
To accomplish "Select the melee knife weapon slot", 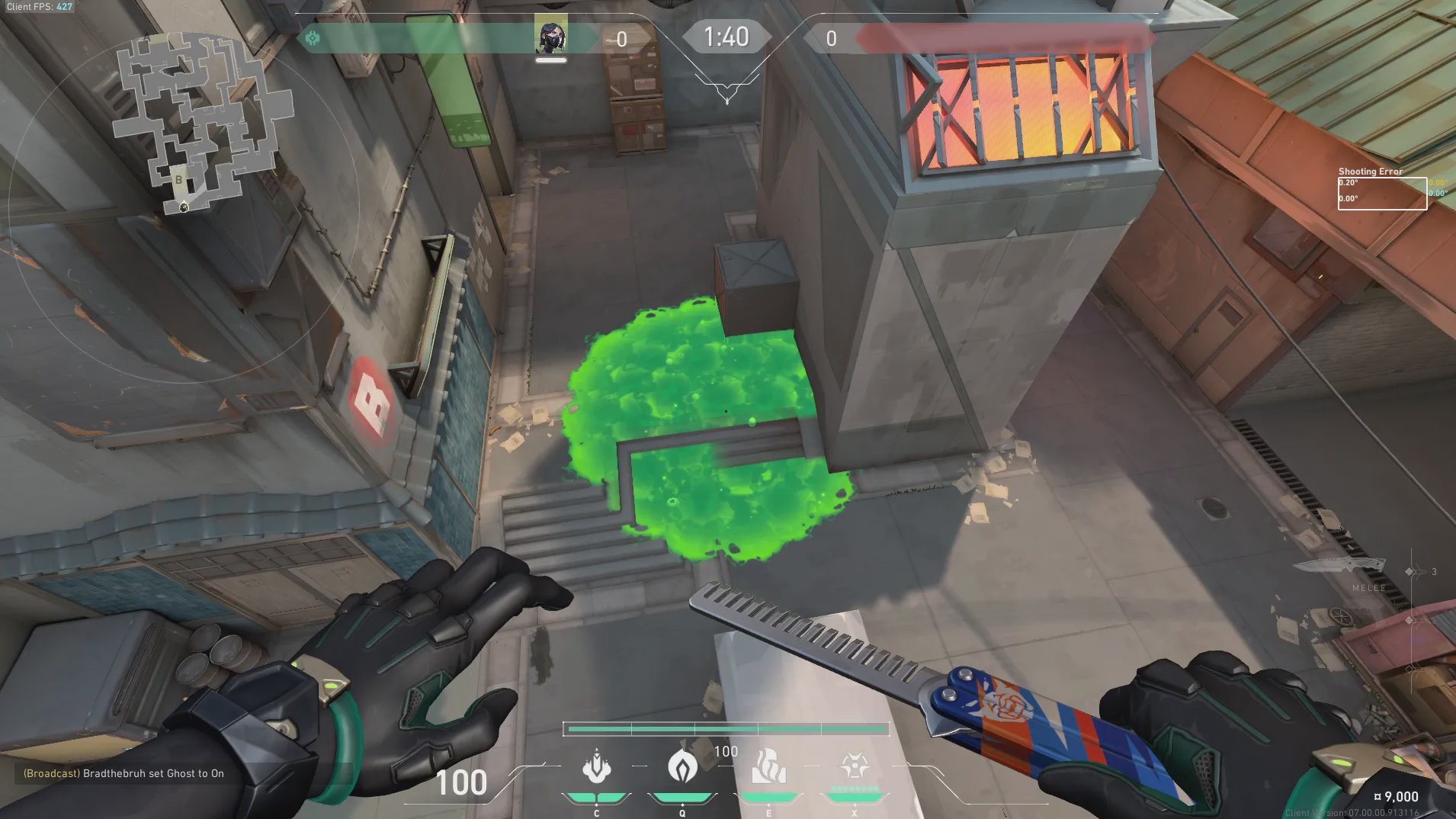I will click(1339, 567).
